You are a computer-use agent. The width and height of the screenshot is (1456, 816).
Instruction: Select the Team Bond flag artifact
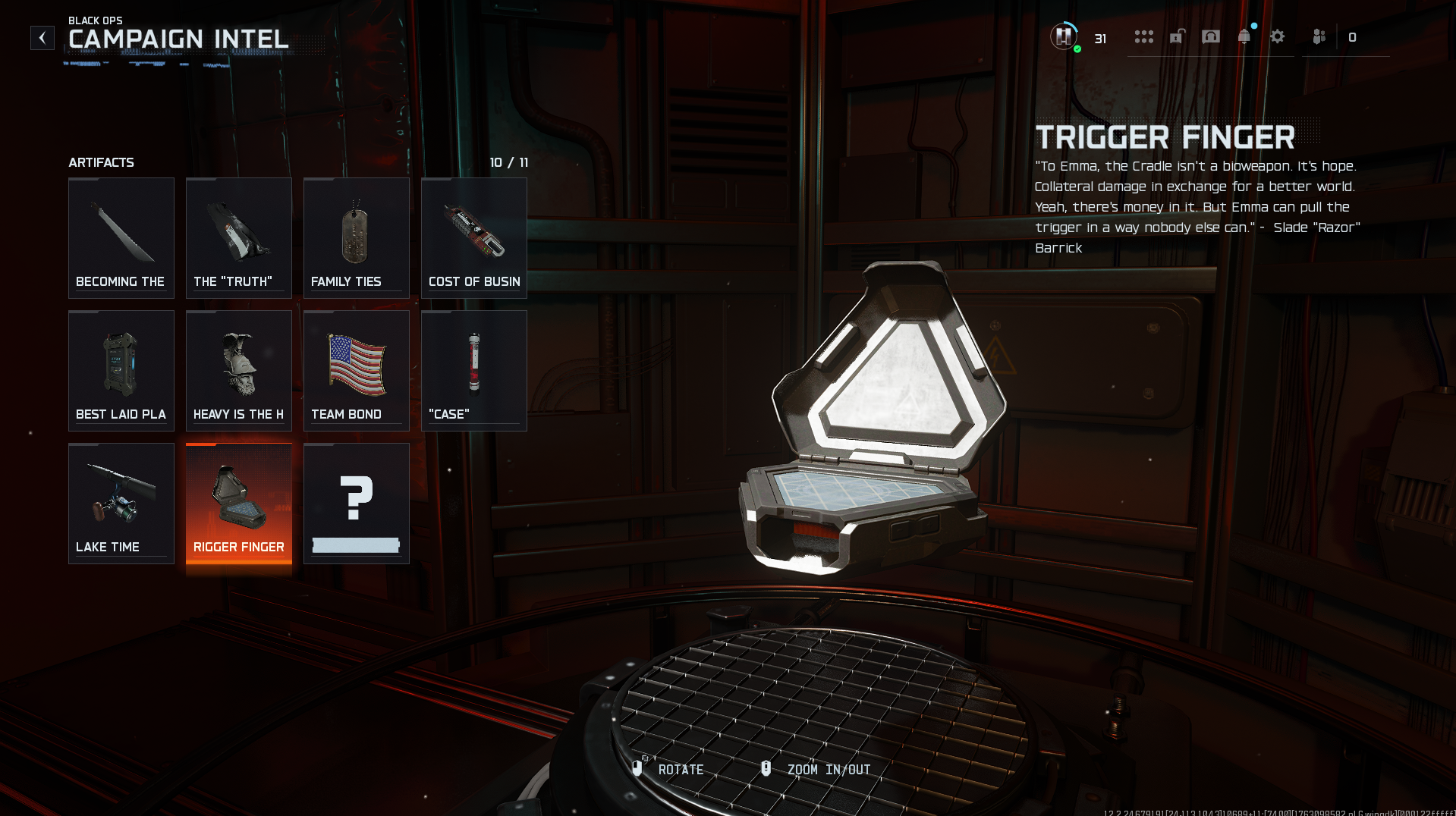[357, 371]
